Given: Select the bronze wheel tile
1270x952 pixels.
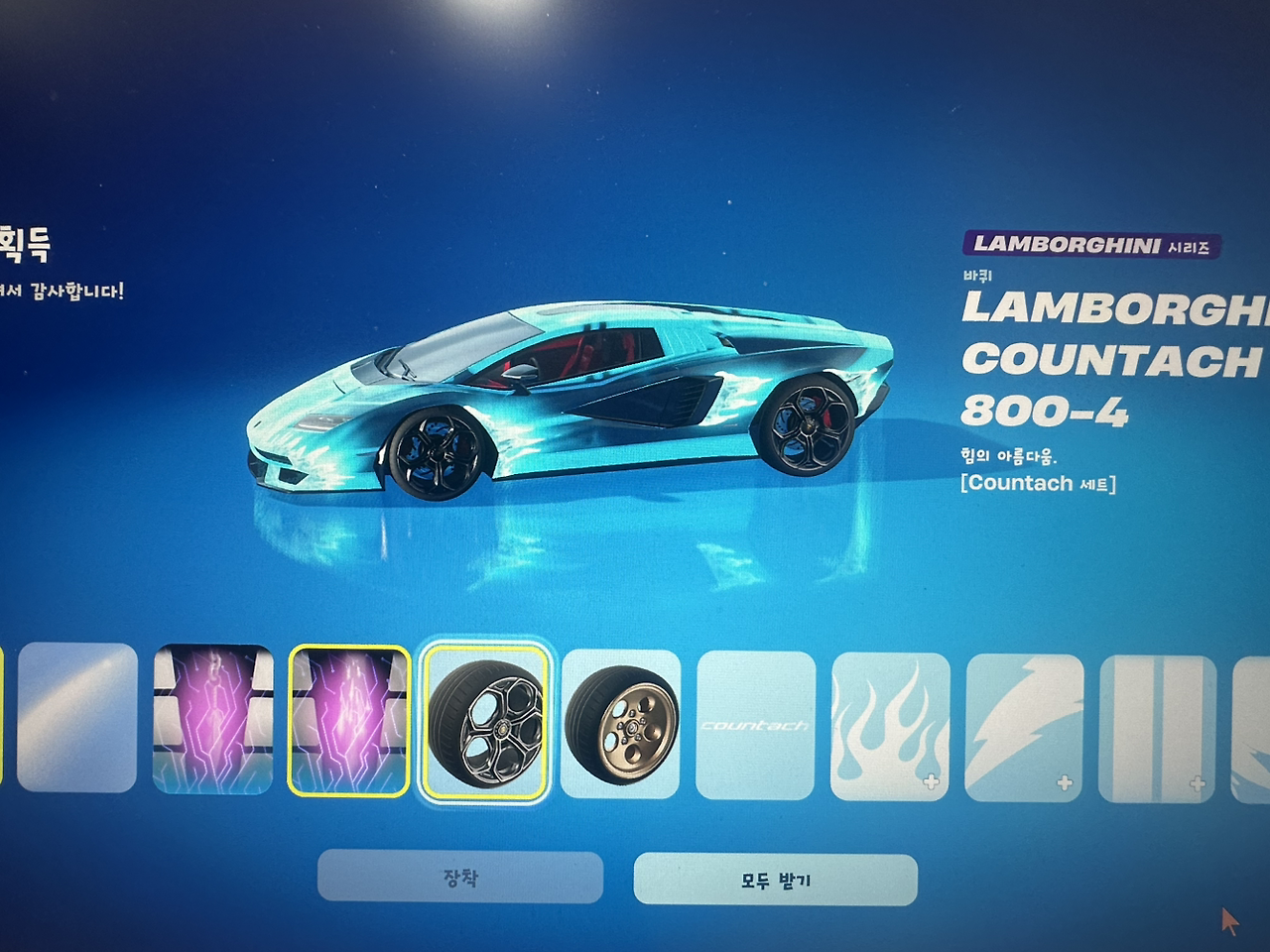Looking at the screenshot, I should (x=621, y=724).
